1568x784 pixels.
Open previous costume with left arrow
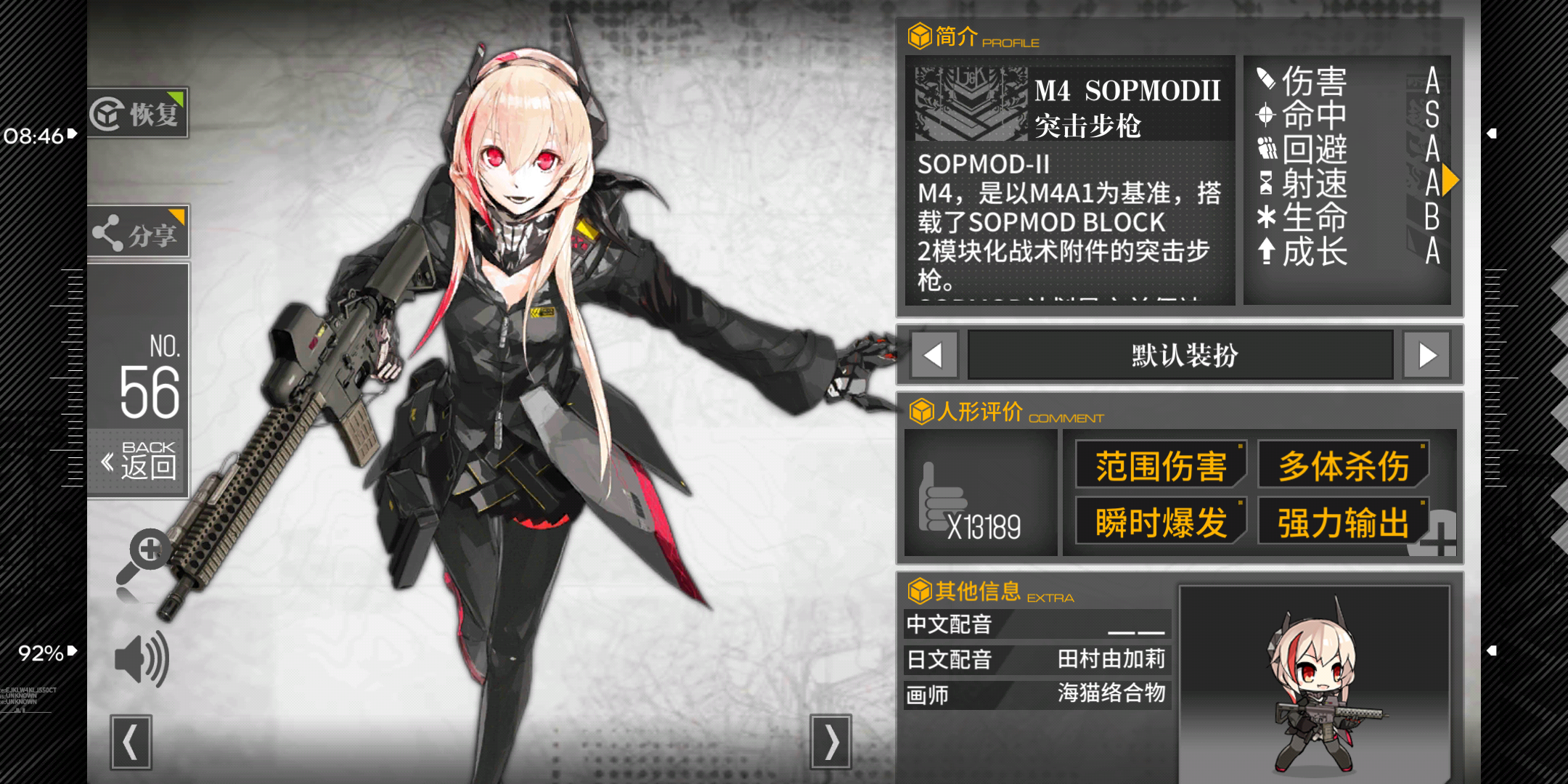coord(933,355)
